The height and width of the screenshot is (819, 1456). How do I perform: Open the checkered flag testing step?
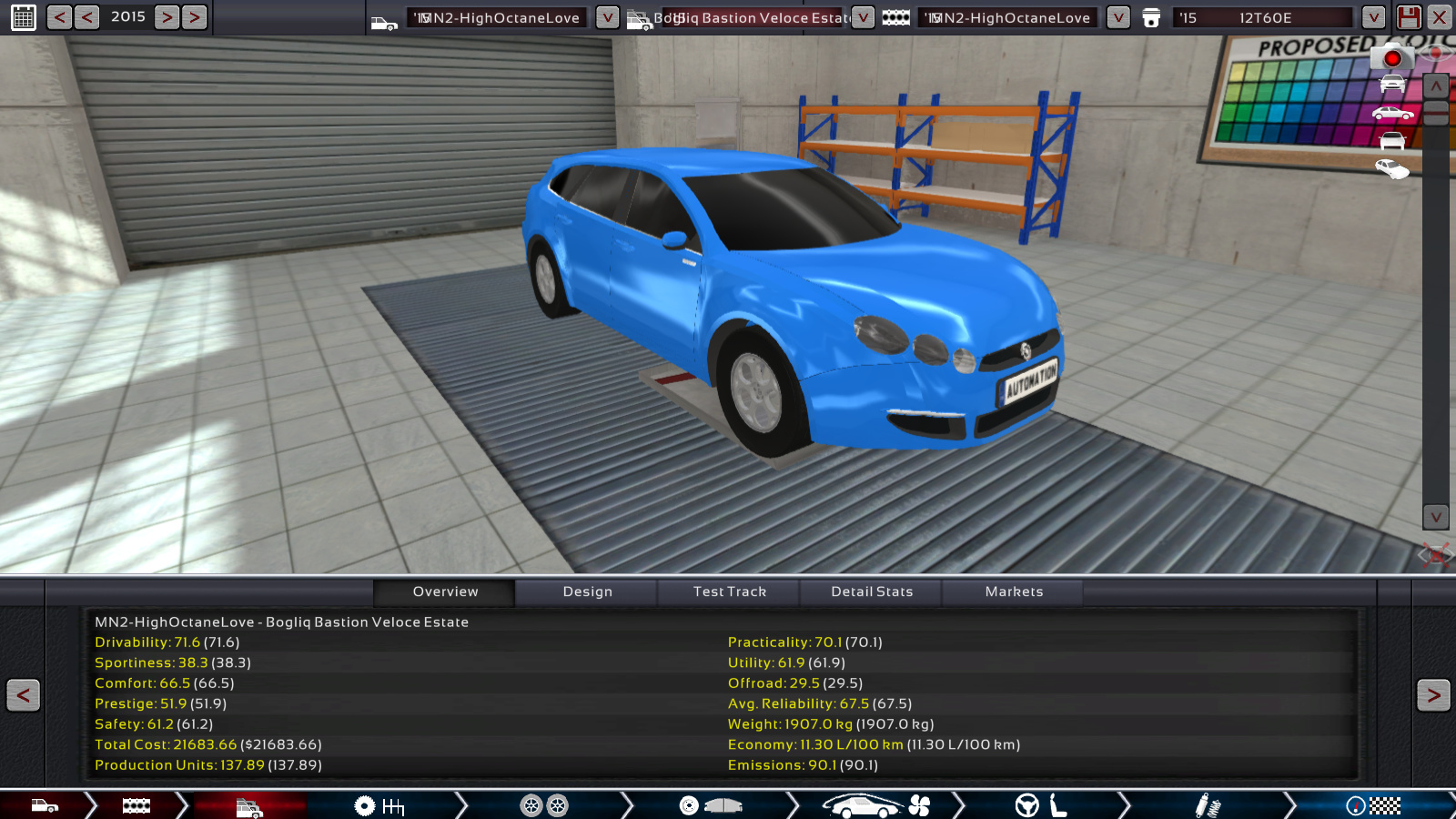pos(1373,805)
